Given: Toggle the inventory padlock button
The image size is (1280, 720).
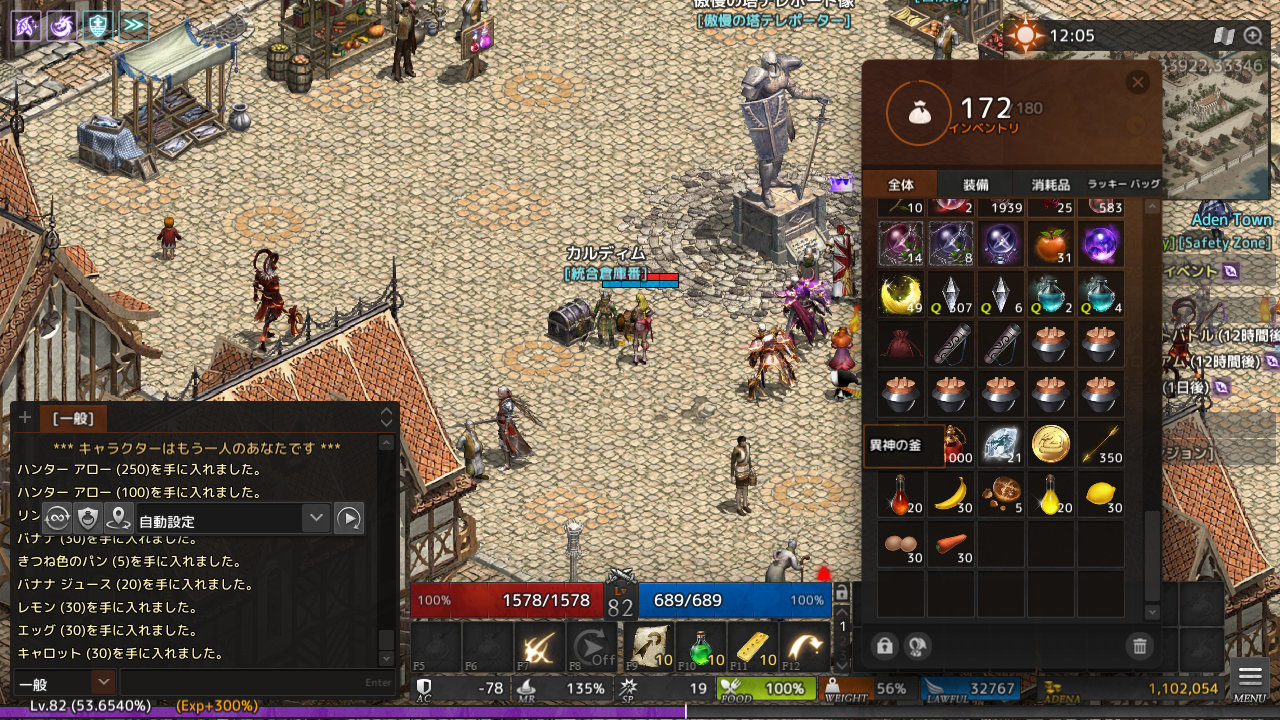Looking at the screenshot, I should (x=884, y=646).
